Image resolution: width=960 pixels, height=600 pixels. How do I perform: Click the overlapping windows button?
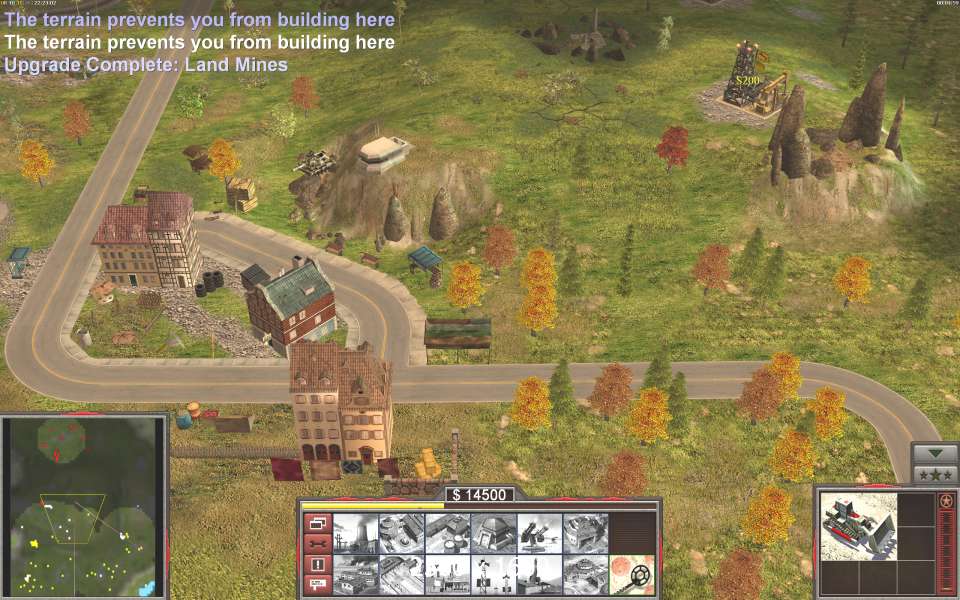coord(316,523)
